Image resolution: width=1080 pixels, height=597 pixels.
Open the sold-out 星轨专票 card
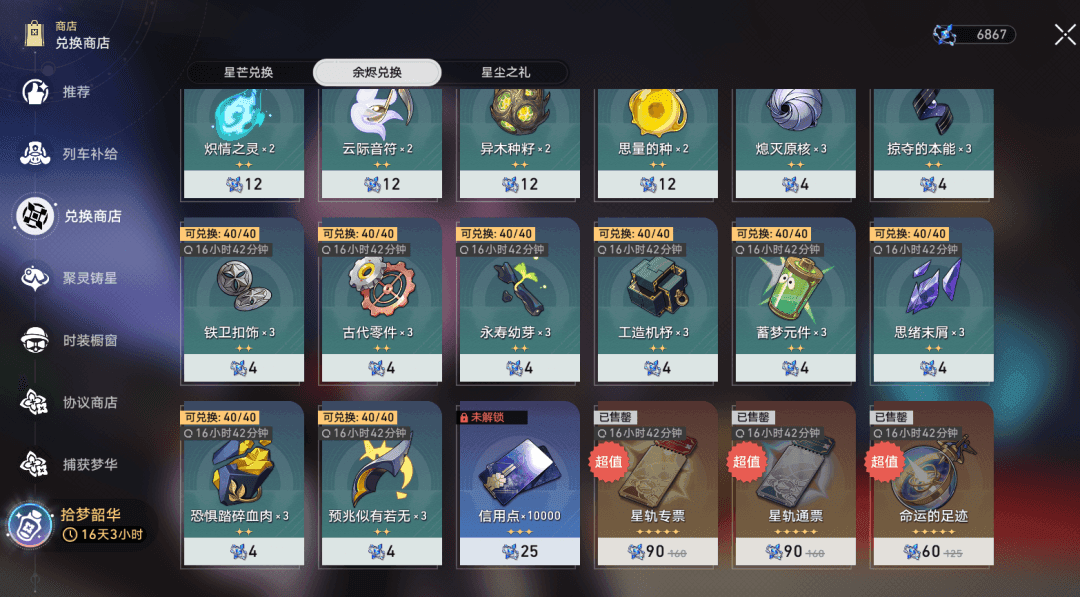[x=656, y=483]
